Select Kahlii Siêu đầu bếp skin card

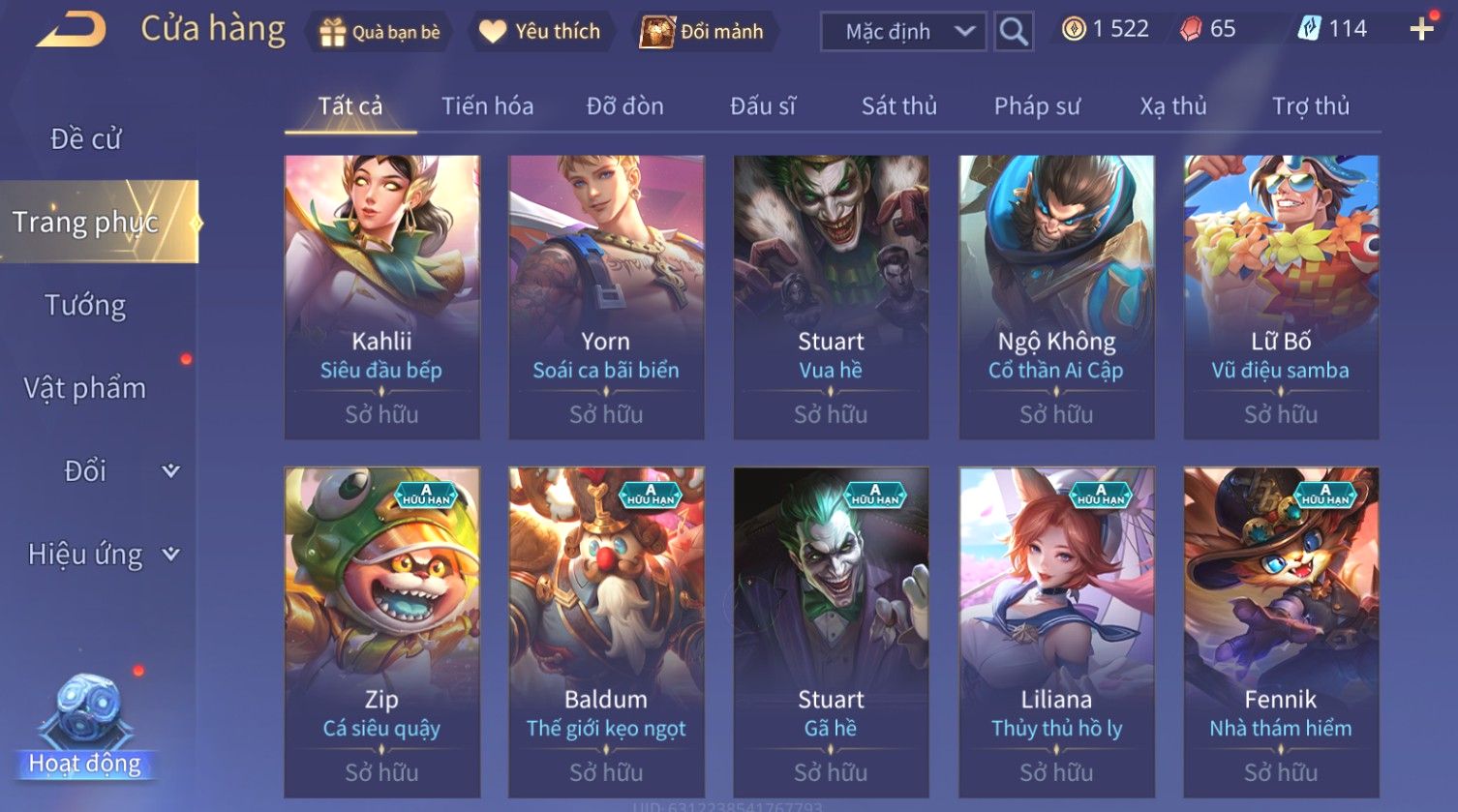(381, 297)
